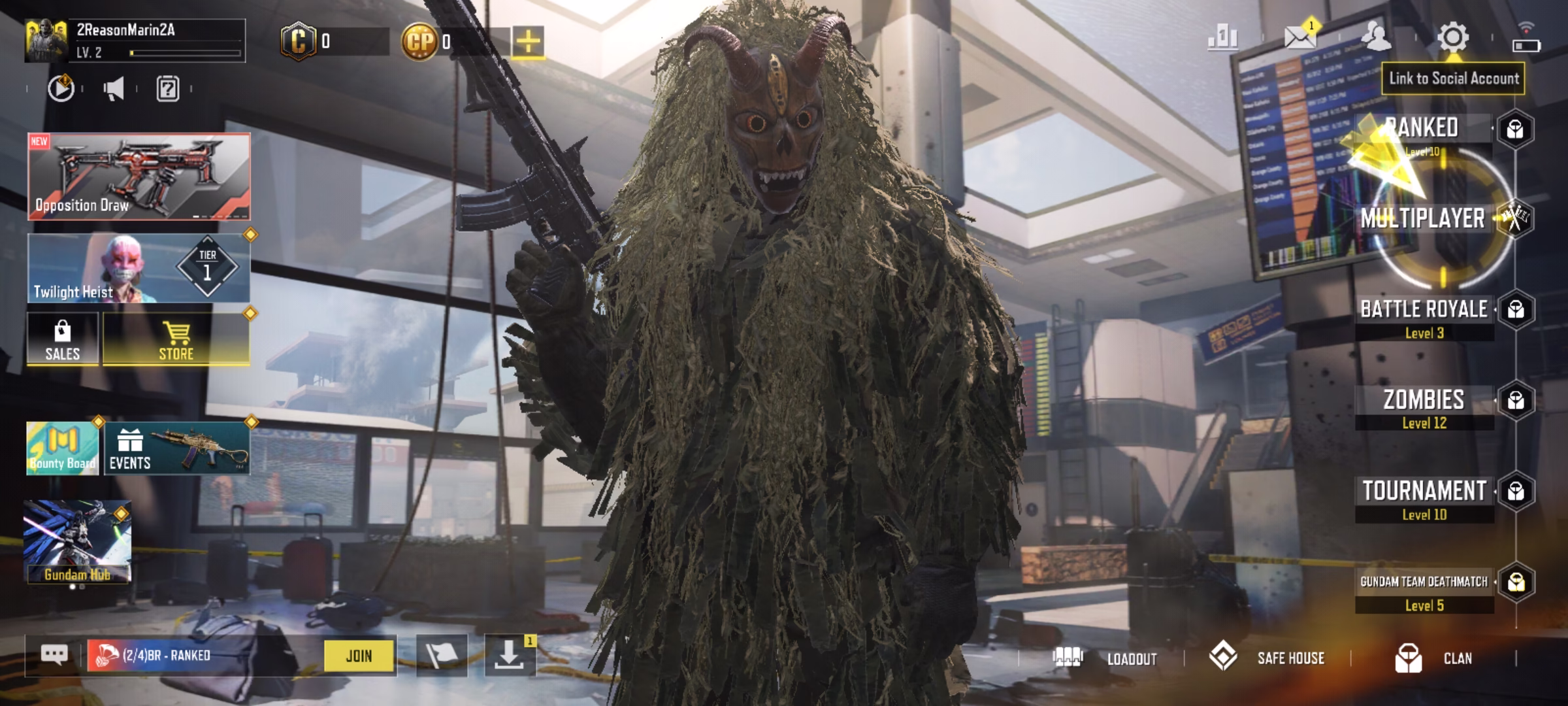The image size is (1568, 706).
Task: Open the Tournament mode
Action: tap(1424, 492)
